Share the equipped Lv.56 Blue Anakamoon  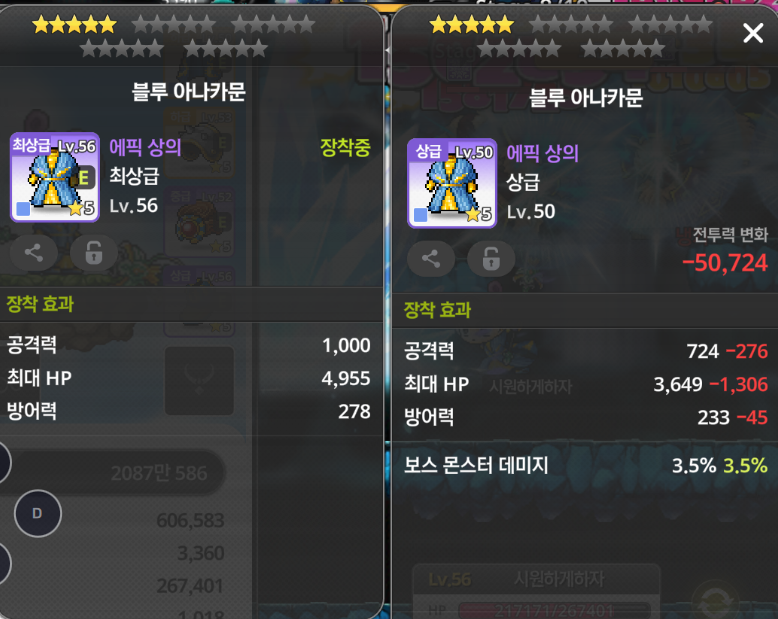coord(33,253)
